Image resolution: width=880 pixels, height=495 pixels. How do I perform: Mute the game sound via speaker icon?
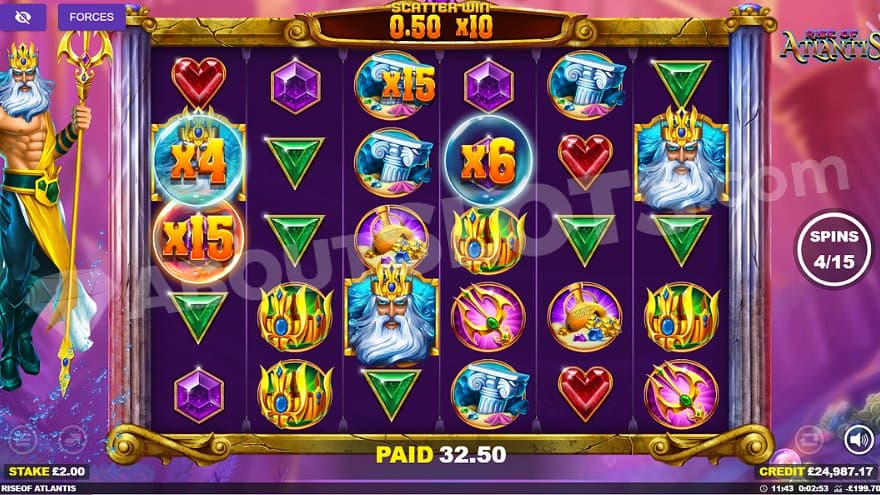tap(857, 439)
